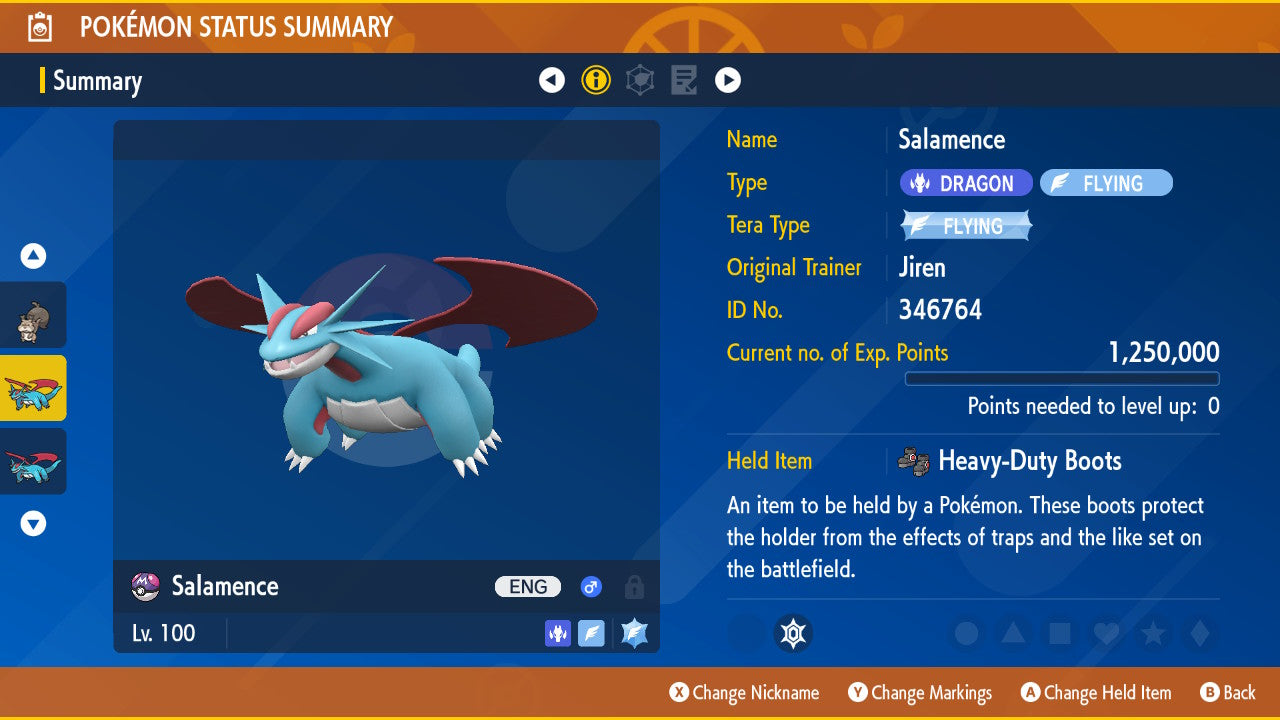Go Back from the summary screen
1280x720 pixels.
tap(1227, 692)
